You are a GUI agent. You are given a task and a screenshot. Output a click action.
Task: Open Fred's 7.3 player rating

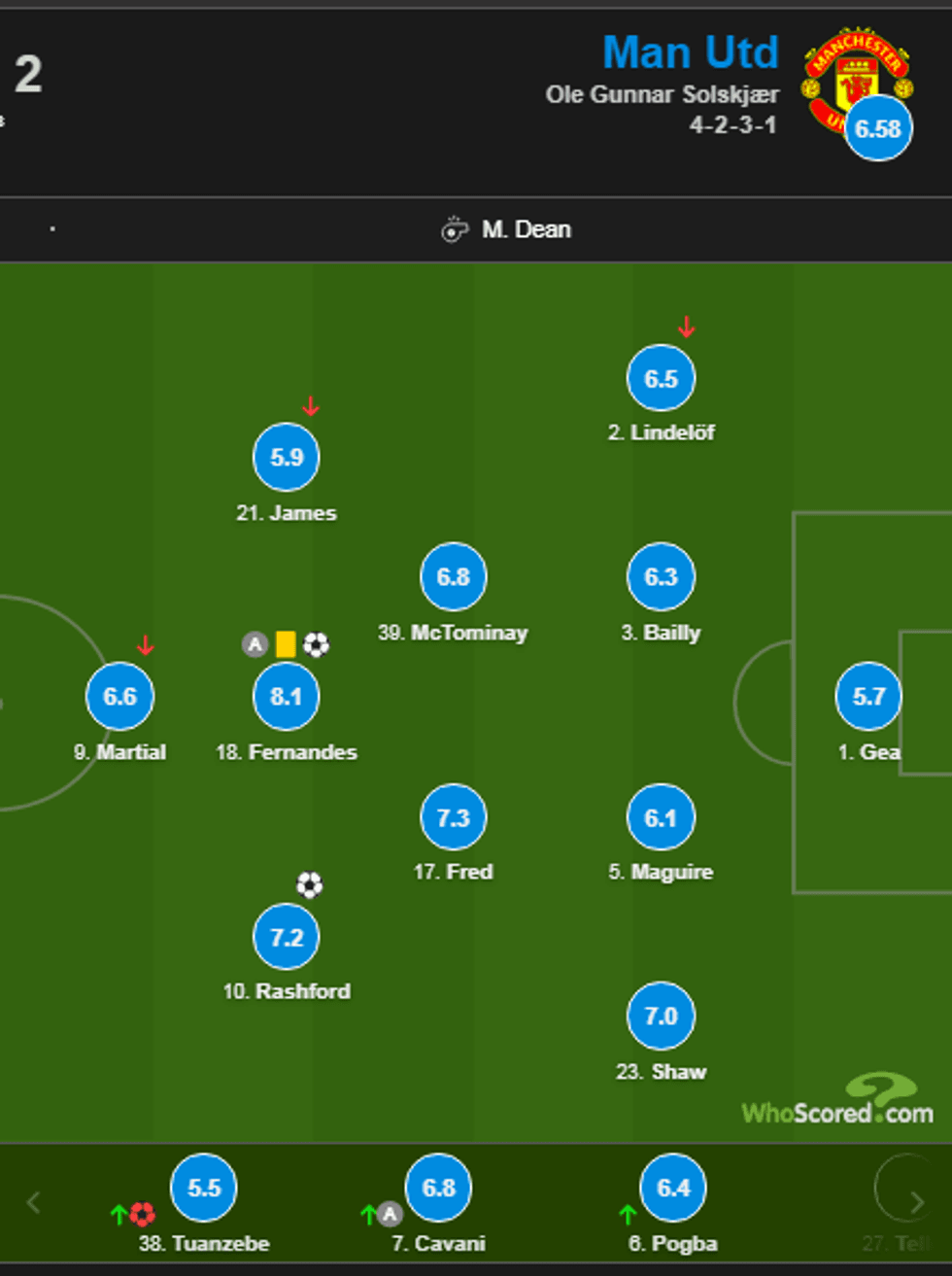[x=453, y=817]
